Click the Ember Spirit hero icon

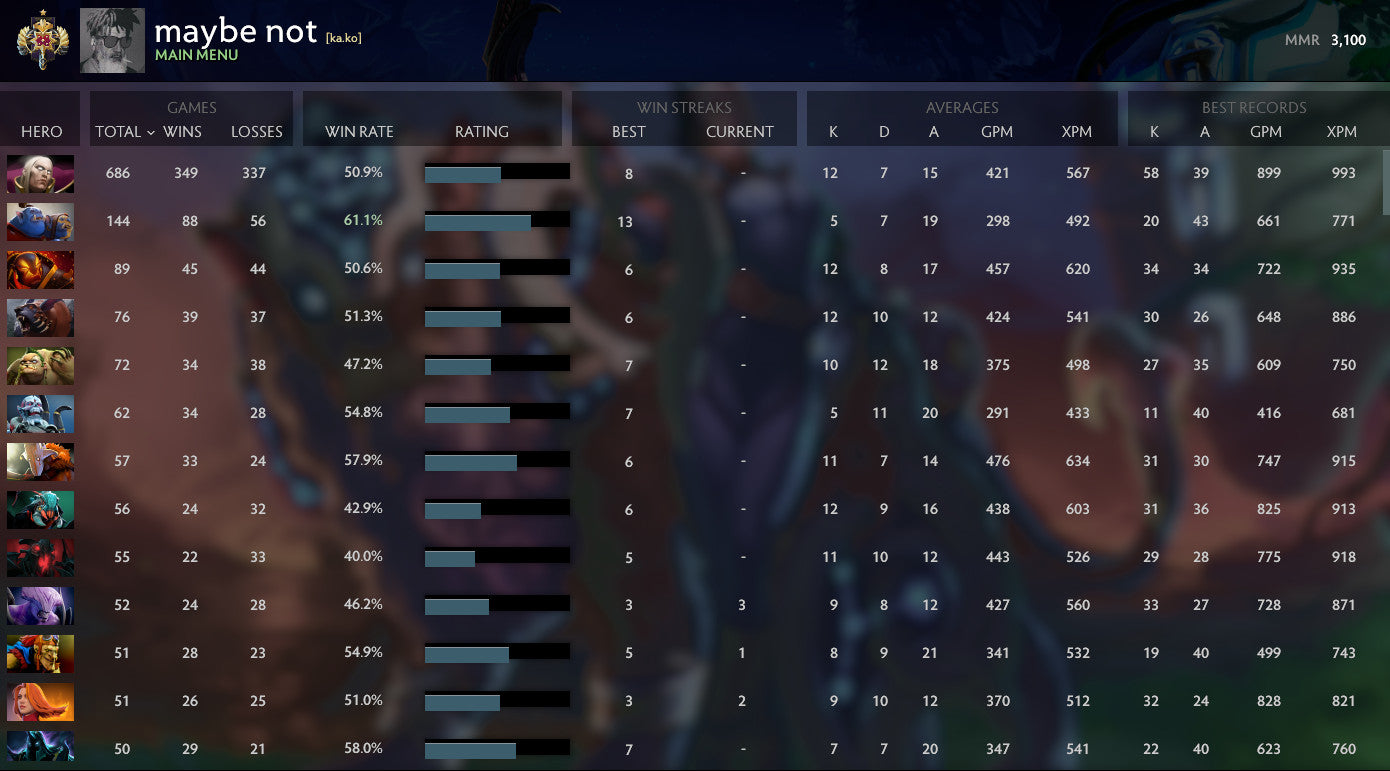[x=40, y=270]
